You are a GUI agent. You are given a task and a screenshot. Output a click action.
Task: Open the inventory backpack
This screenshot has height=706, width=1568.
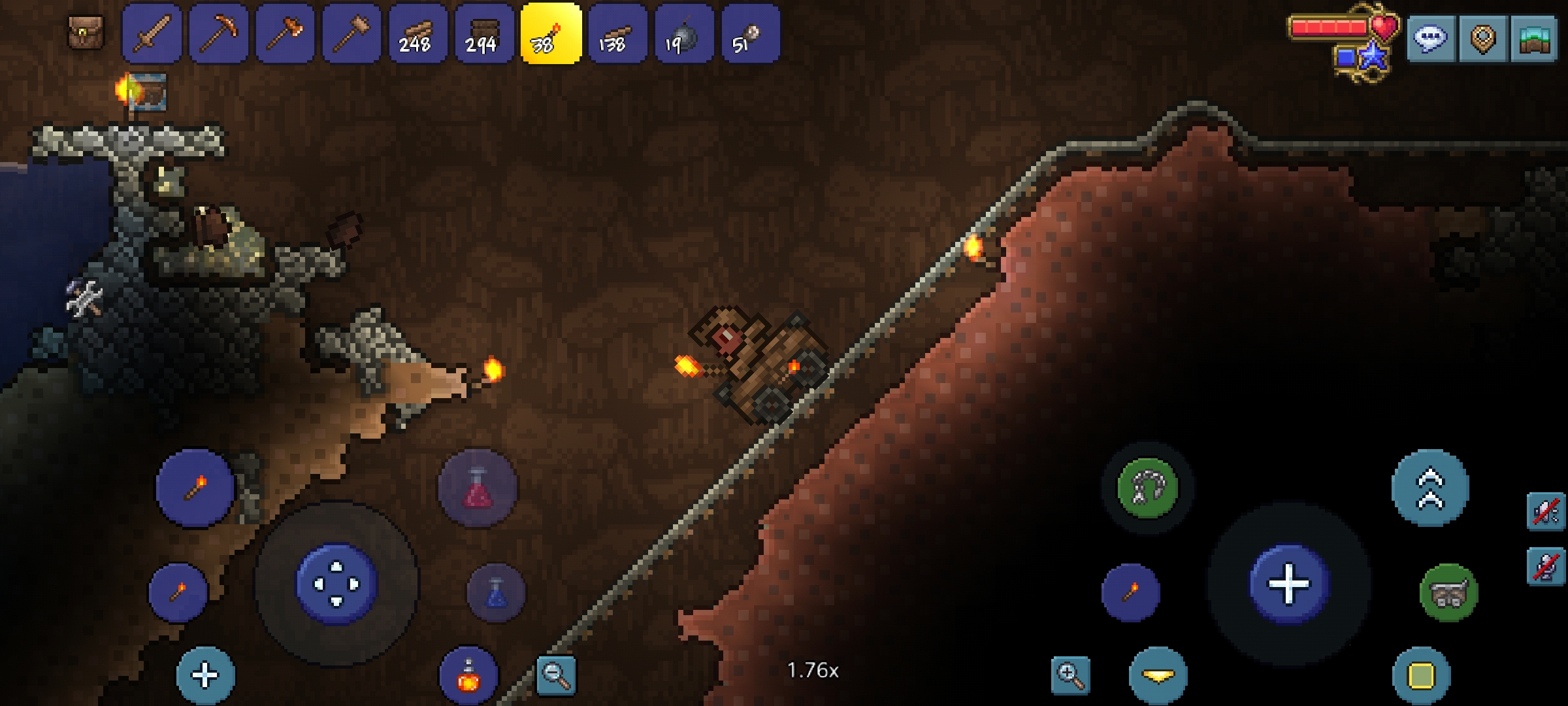pos(86,33)
